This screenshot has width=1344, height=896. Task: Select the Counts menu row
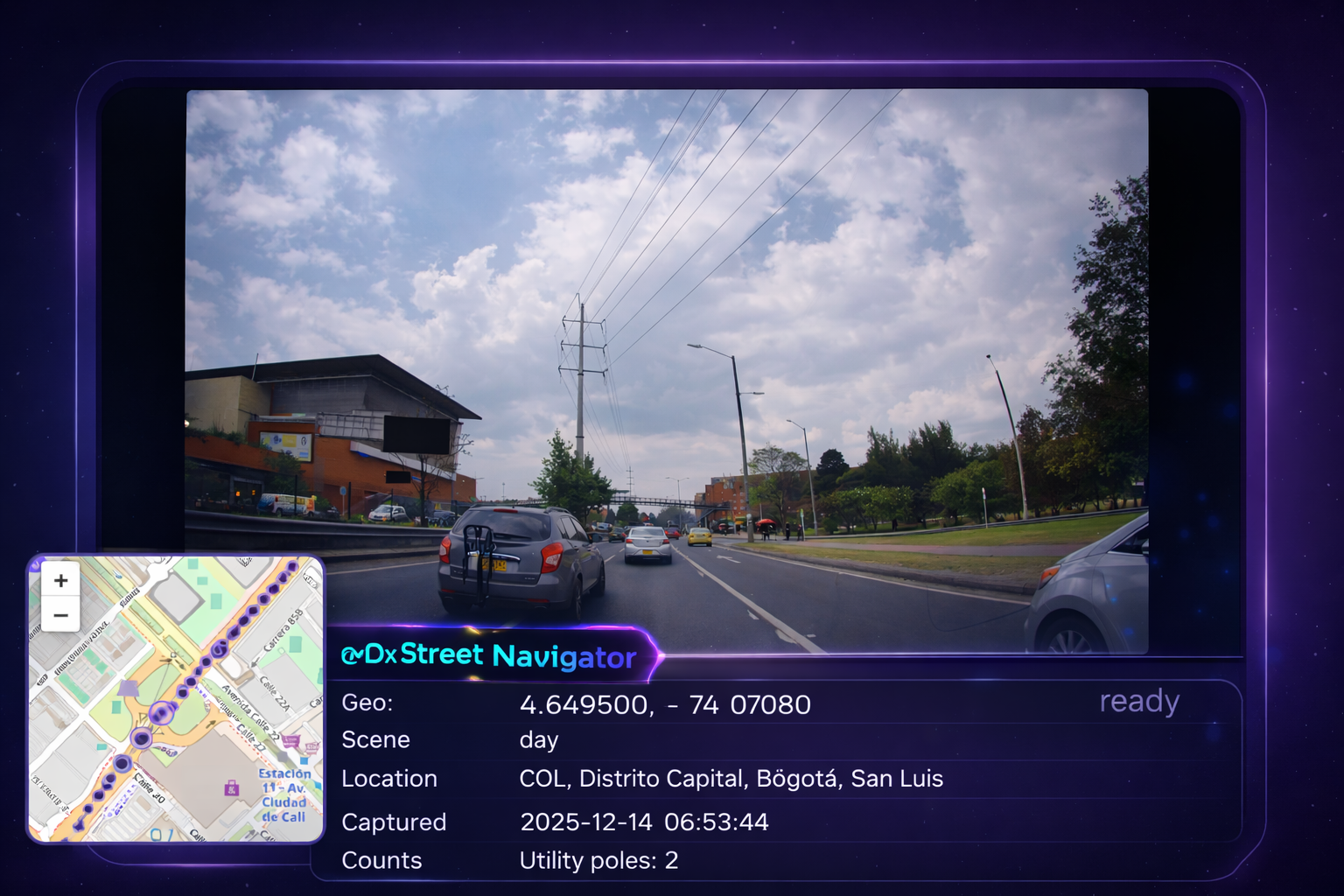click(x=382, y=861)
